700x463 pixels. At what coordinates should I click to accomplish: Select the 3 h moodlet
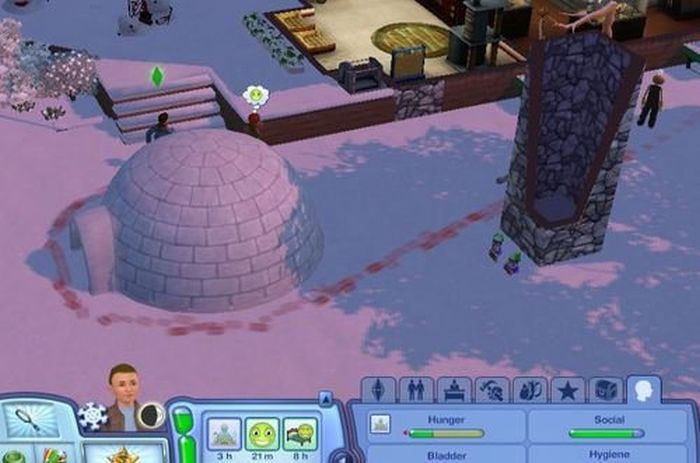tap(224, 433)
